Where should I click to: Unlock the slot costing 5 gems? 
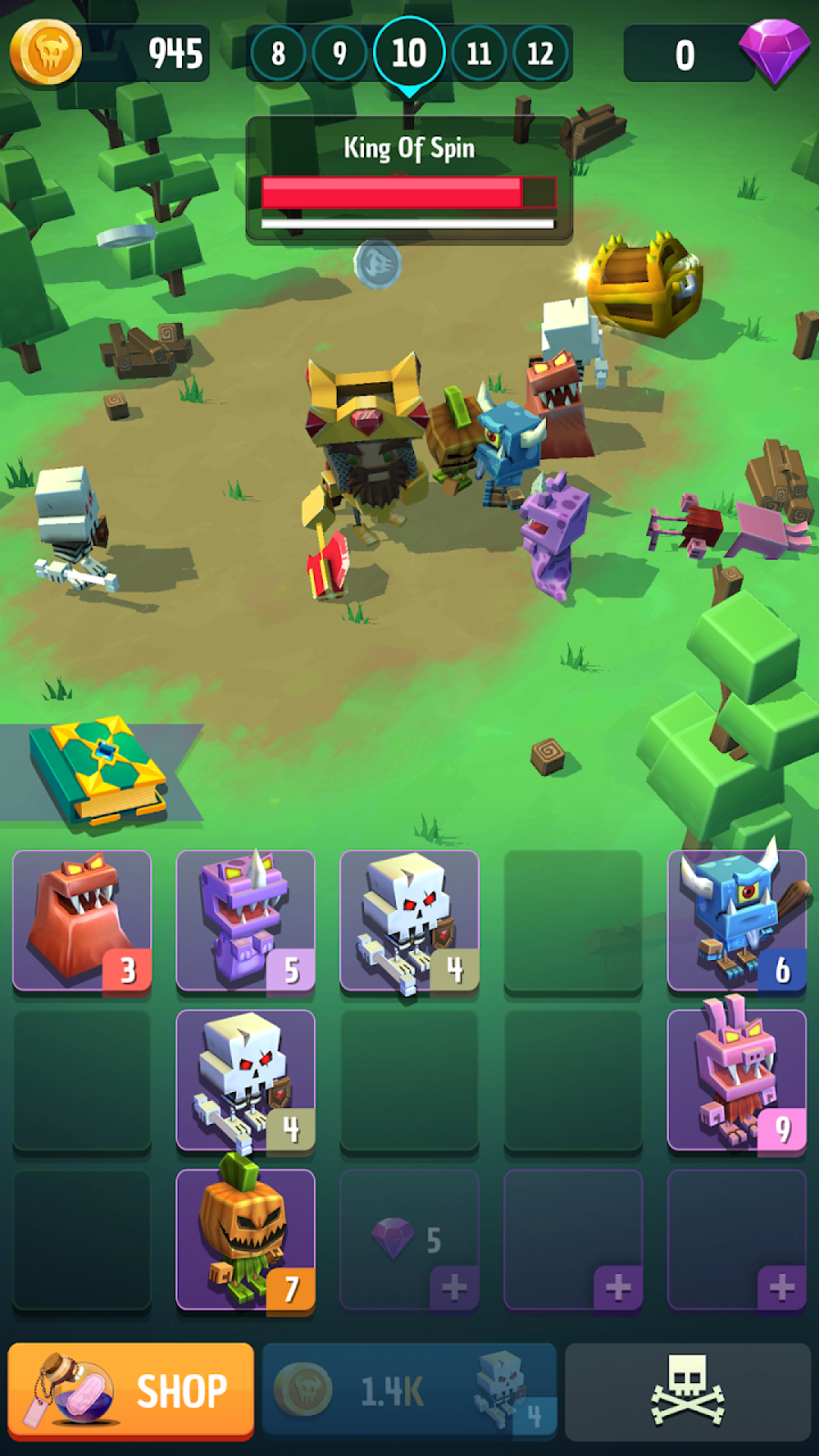pos(409,1240)
